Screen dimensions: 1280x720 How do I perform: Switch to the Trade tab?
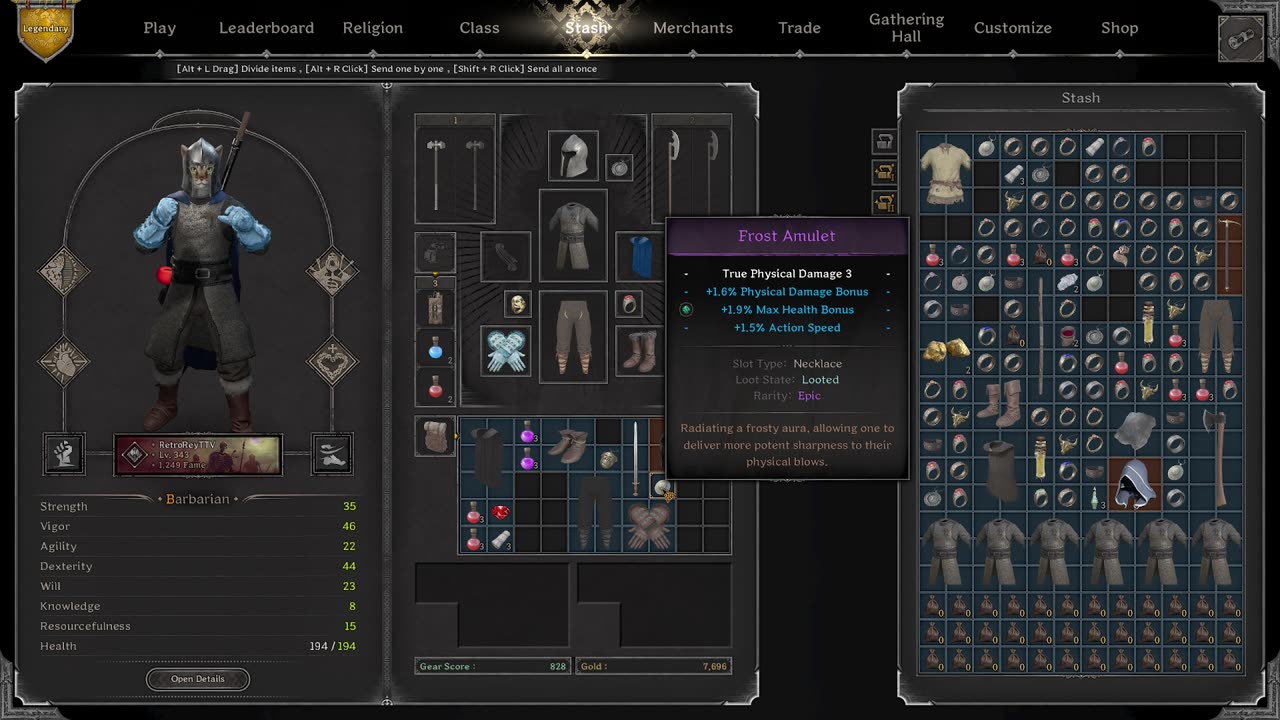tap(799, 28)
